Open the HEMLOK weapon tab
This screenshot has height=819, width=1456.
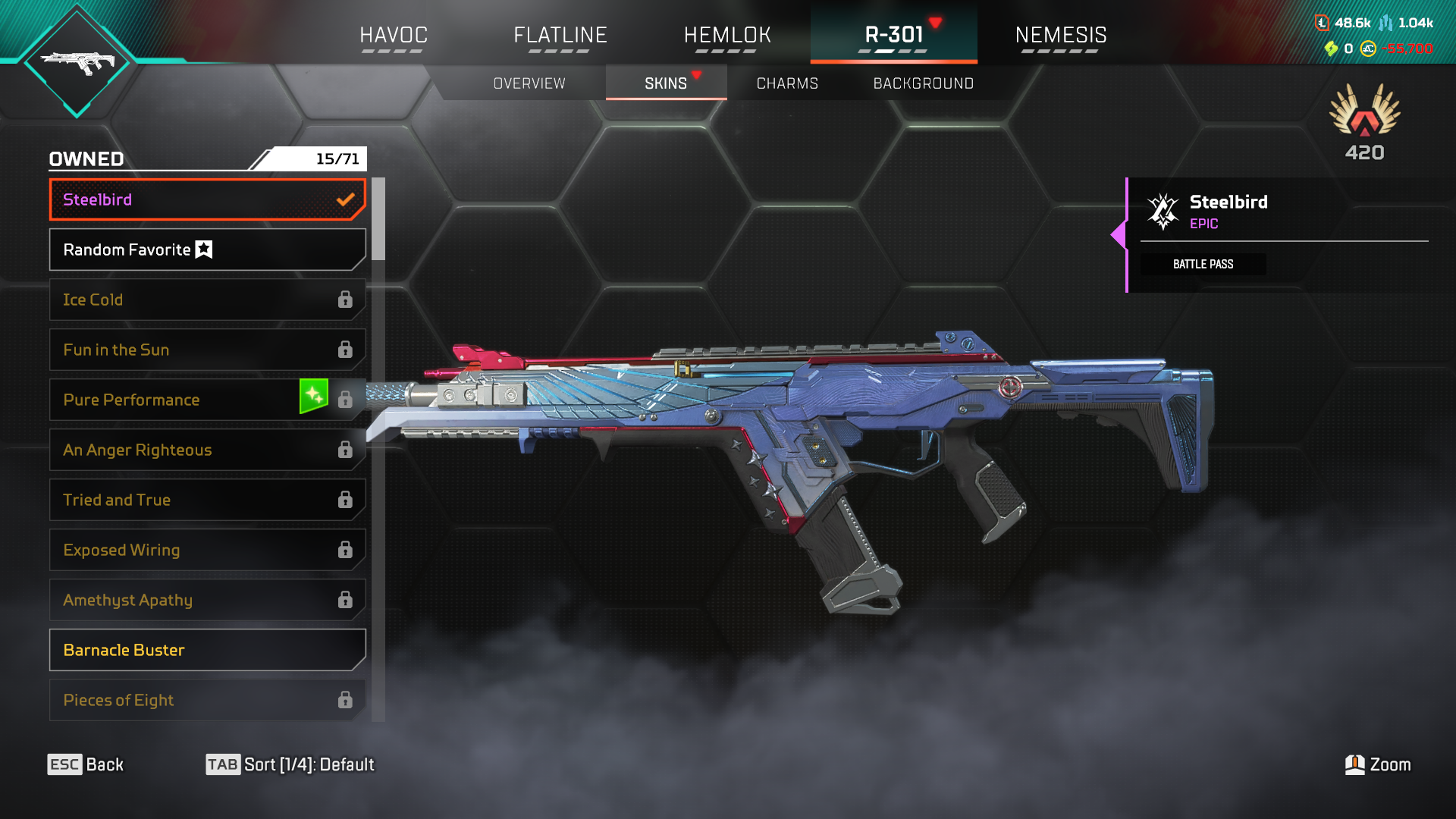[727, 36]
